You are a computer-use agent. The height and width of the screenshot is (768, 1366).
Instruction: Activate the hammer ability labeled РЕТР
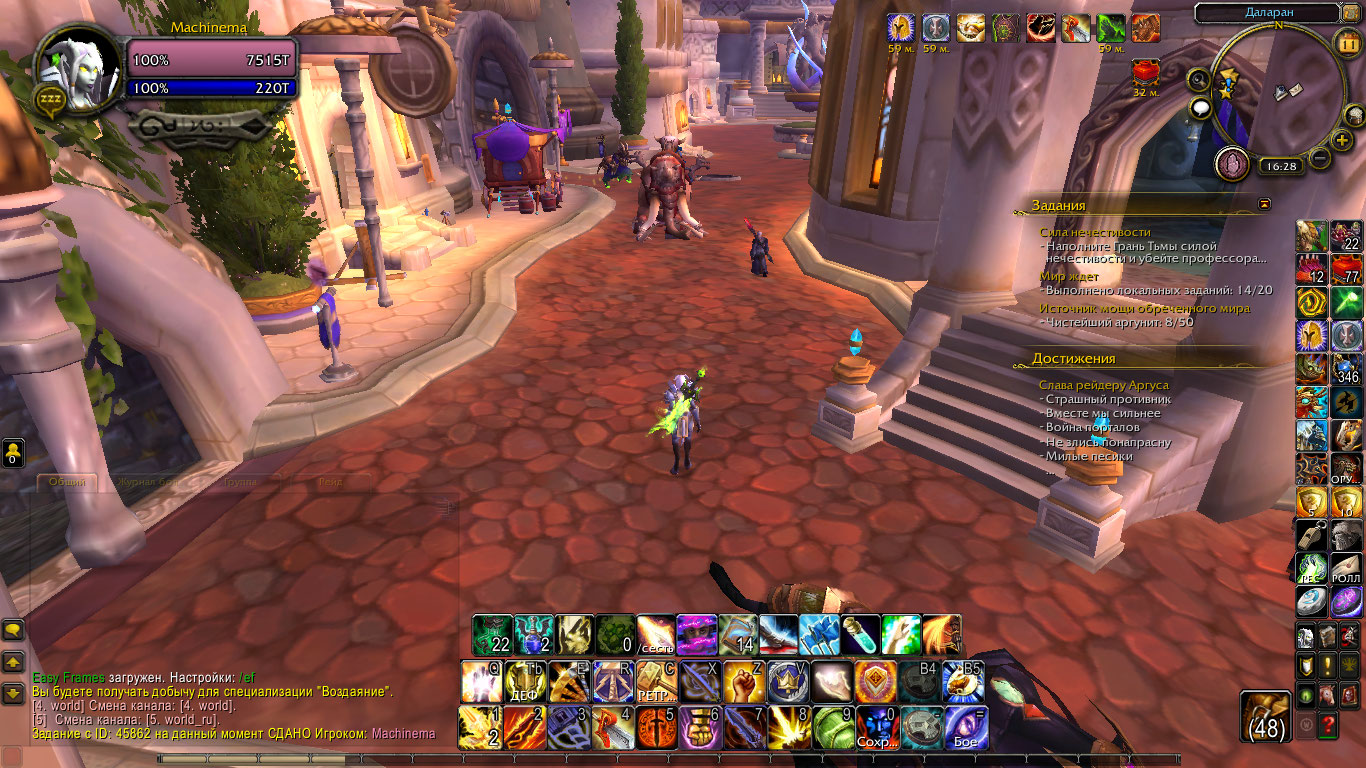pos(656,682)
